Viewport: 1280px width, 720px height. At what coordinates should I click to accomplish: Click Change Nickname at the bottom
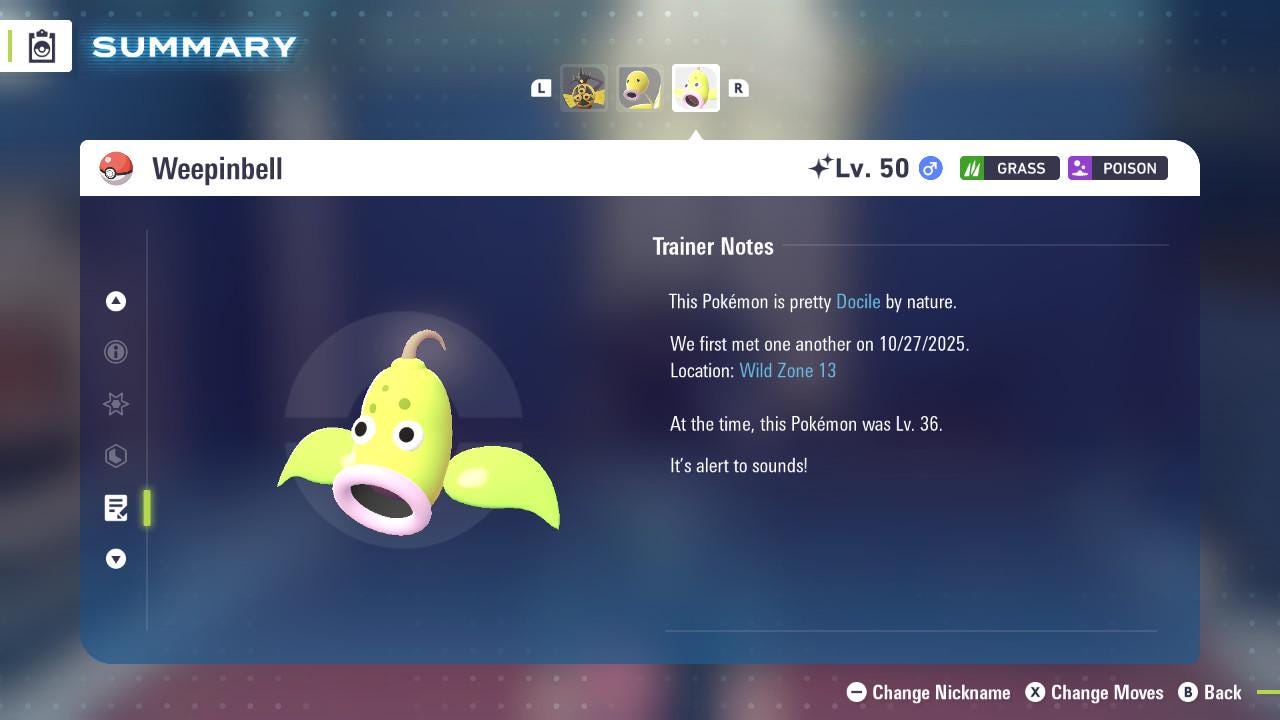point(928,692)
